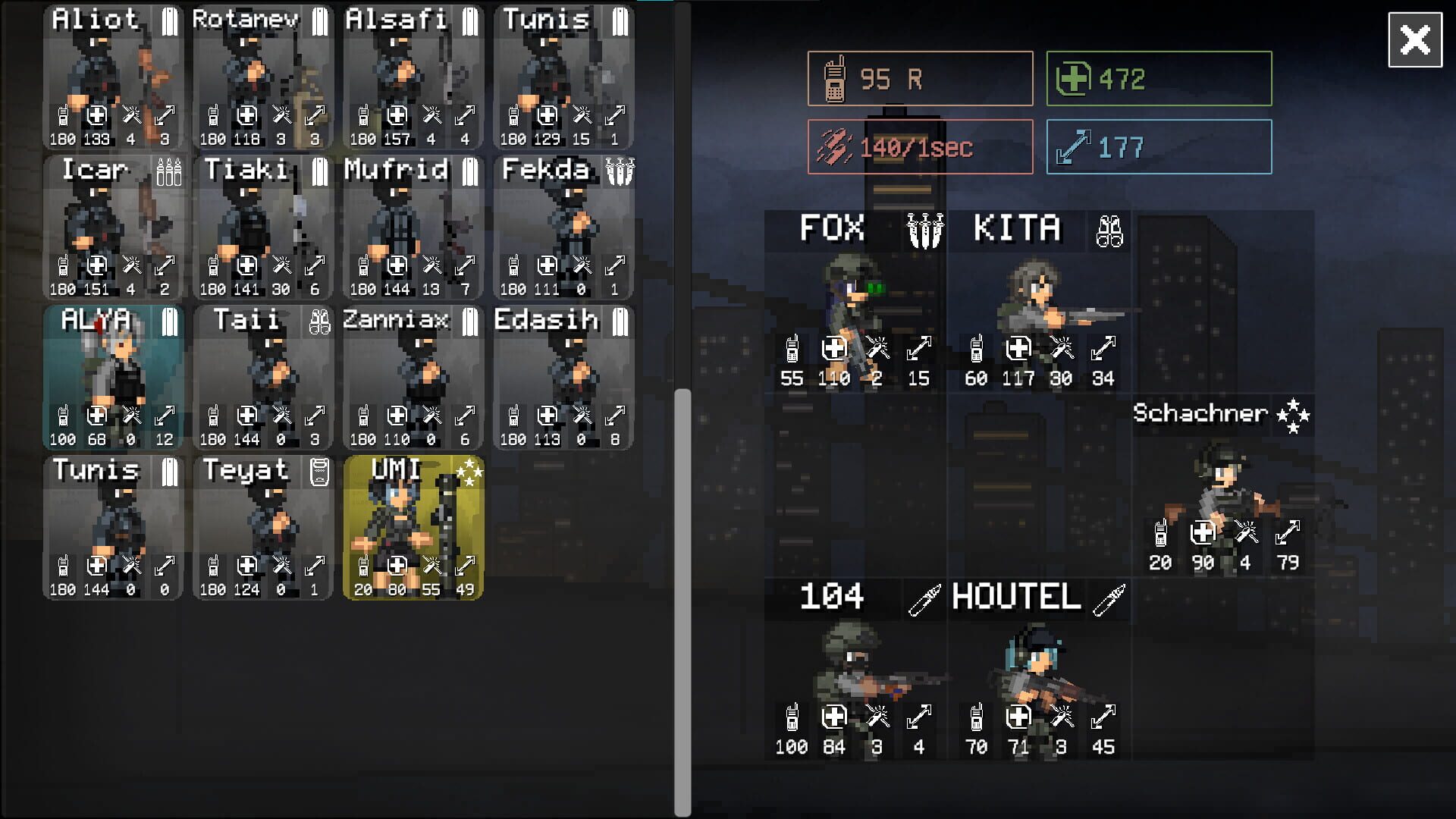Click the red damage icon beside 140/1sec
The height and width of the screenshot is (819, 1456).
coord(837,147)
